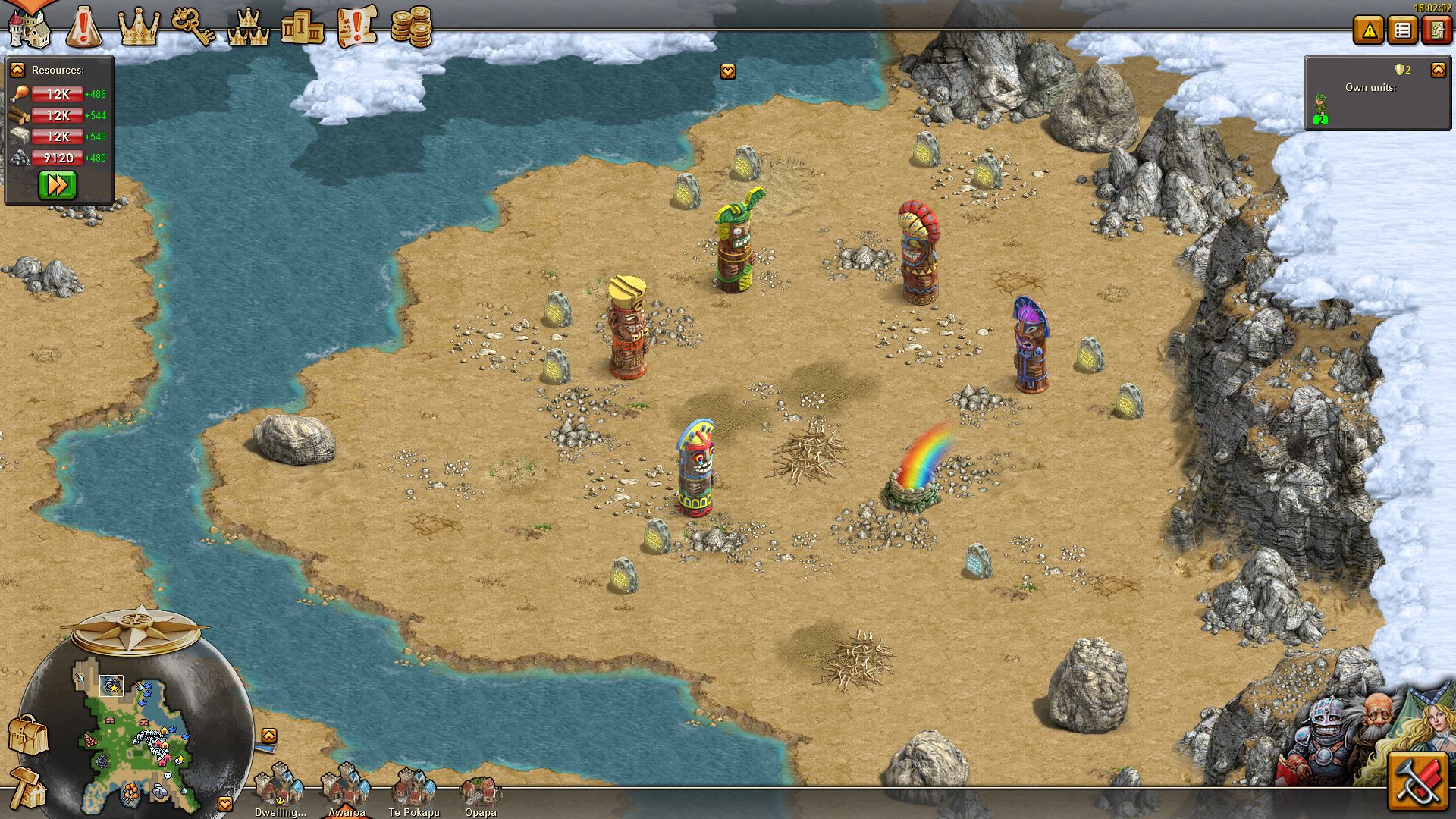Open the yellow warning triangle button
This screenshot has width=1456, height=819.
click(1369, 30)
